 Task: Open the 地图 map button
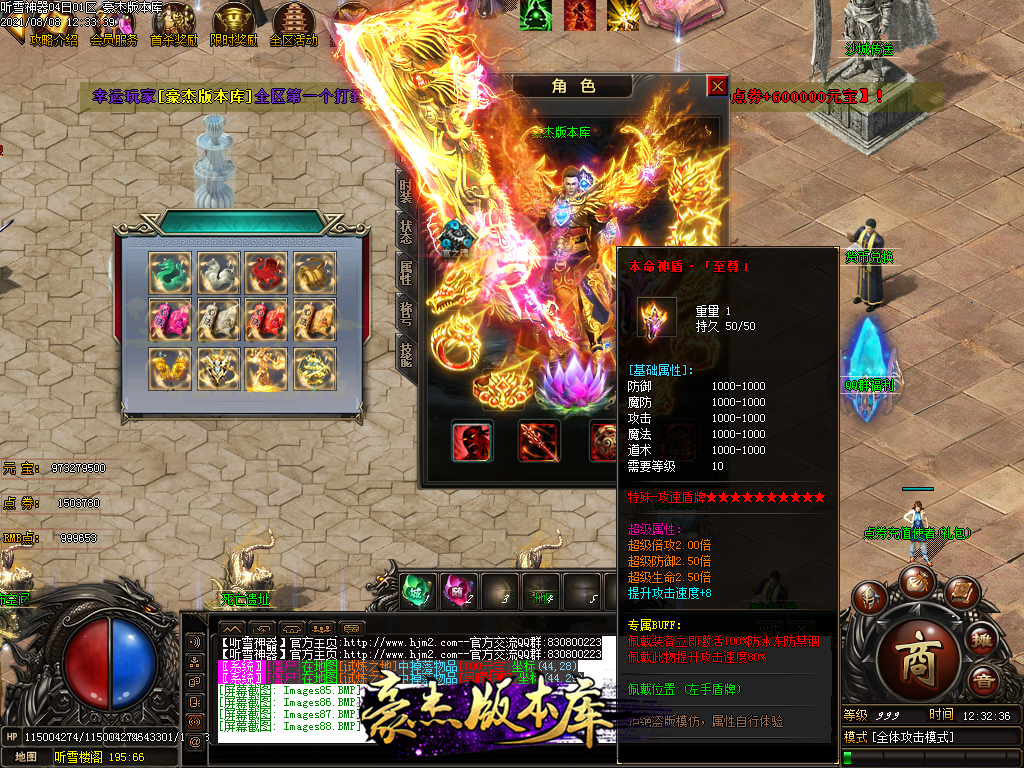coord(26,757)
